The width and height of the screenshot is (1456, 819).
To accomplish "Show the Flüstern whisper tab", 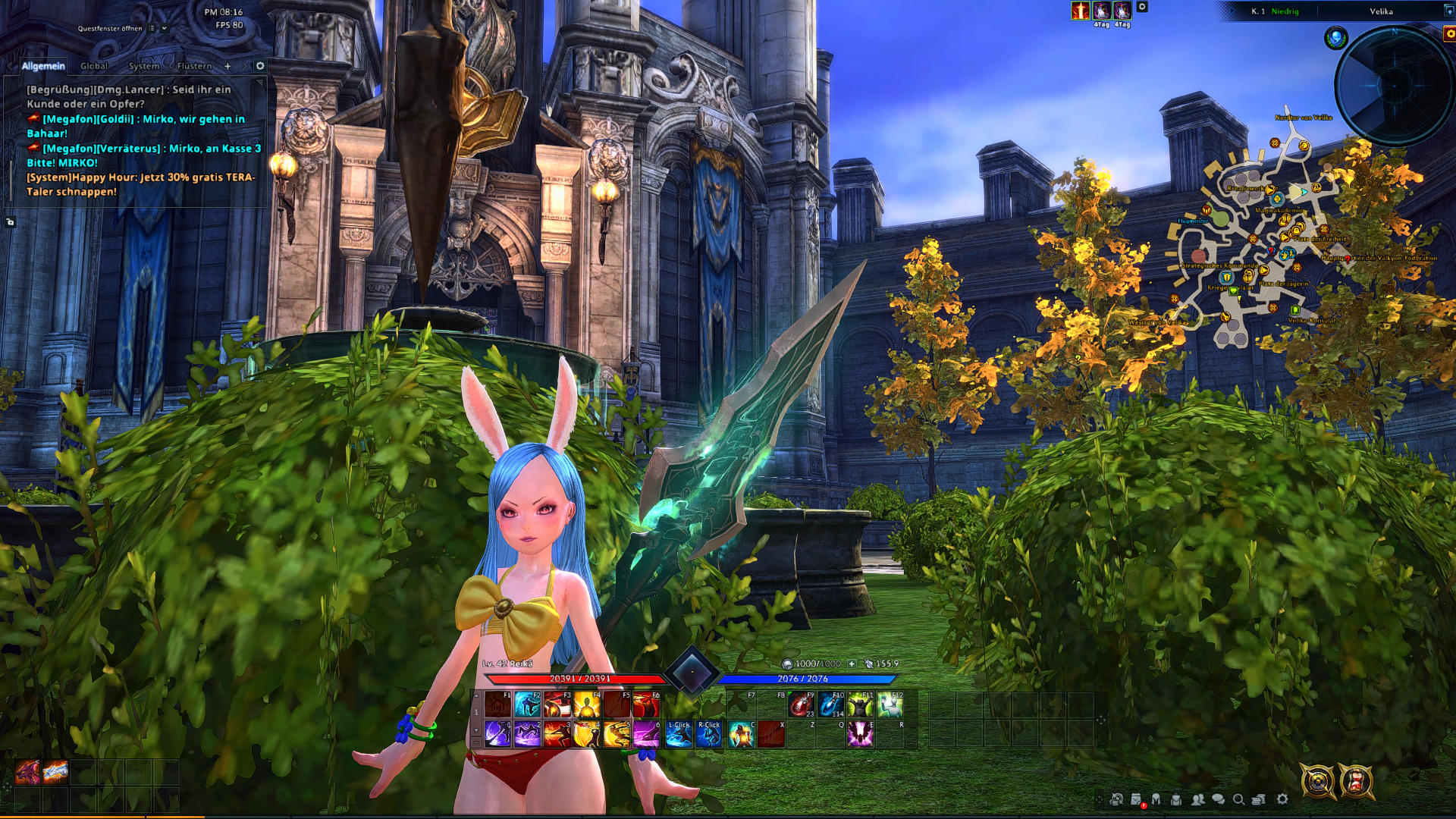I will tap(194, 66).
